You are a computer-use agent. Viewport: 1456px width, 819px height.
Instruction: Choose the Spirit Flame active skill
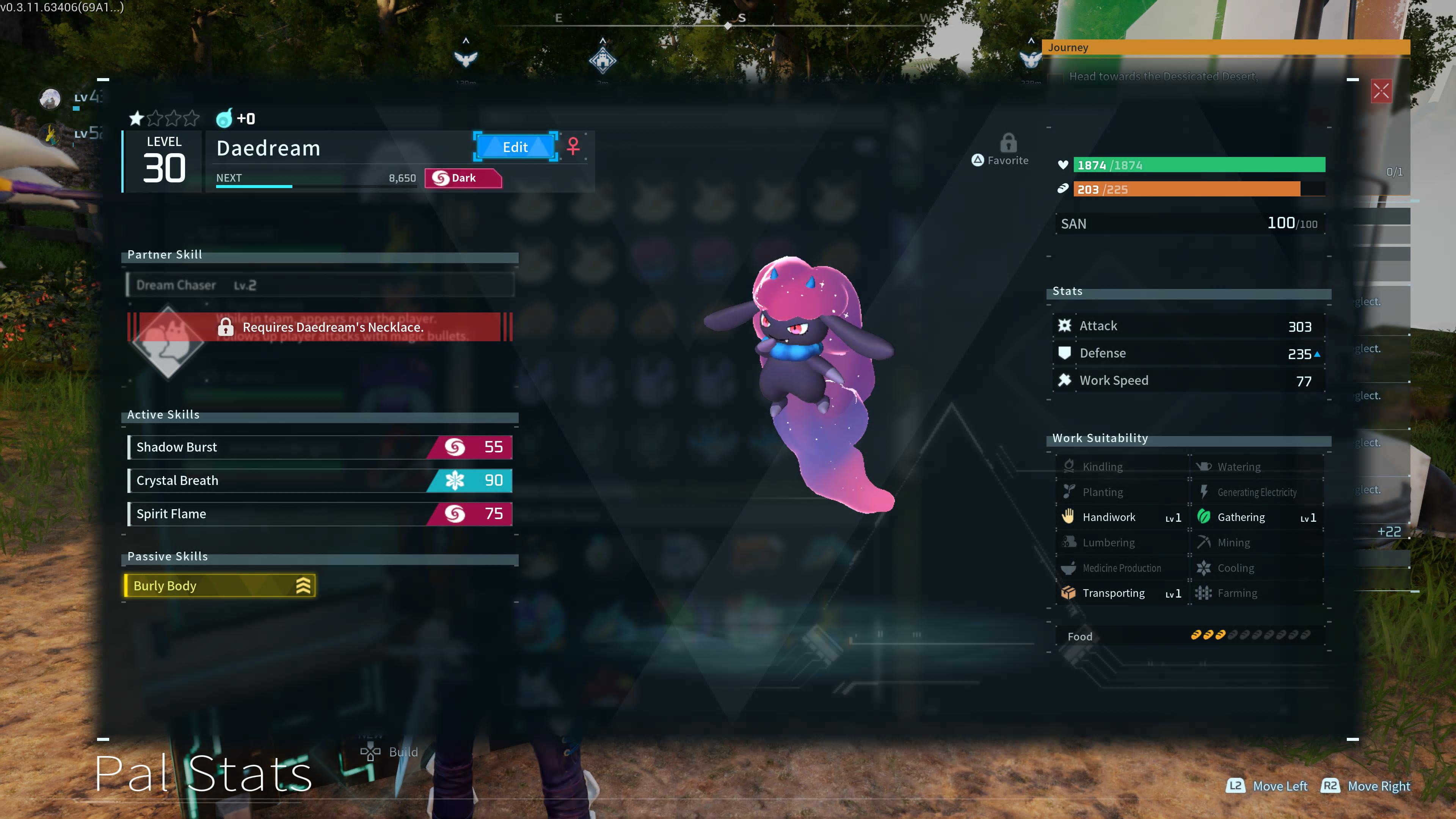tap(320, 514)
